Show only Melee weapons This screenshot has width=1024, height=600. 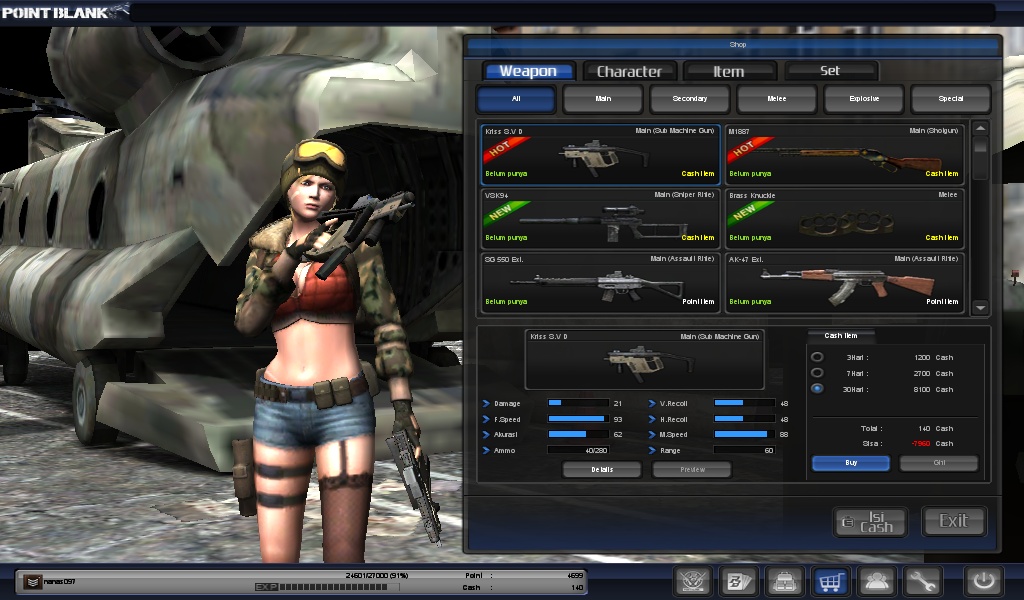tap(777, 99)
